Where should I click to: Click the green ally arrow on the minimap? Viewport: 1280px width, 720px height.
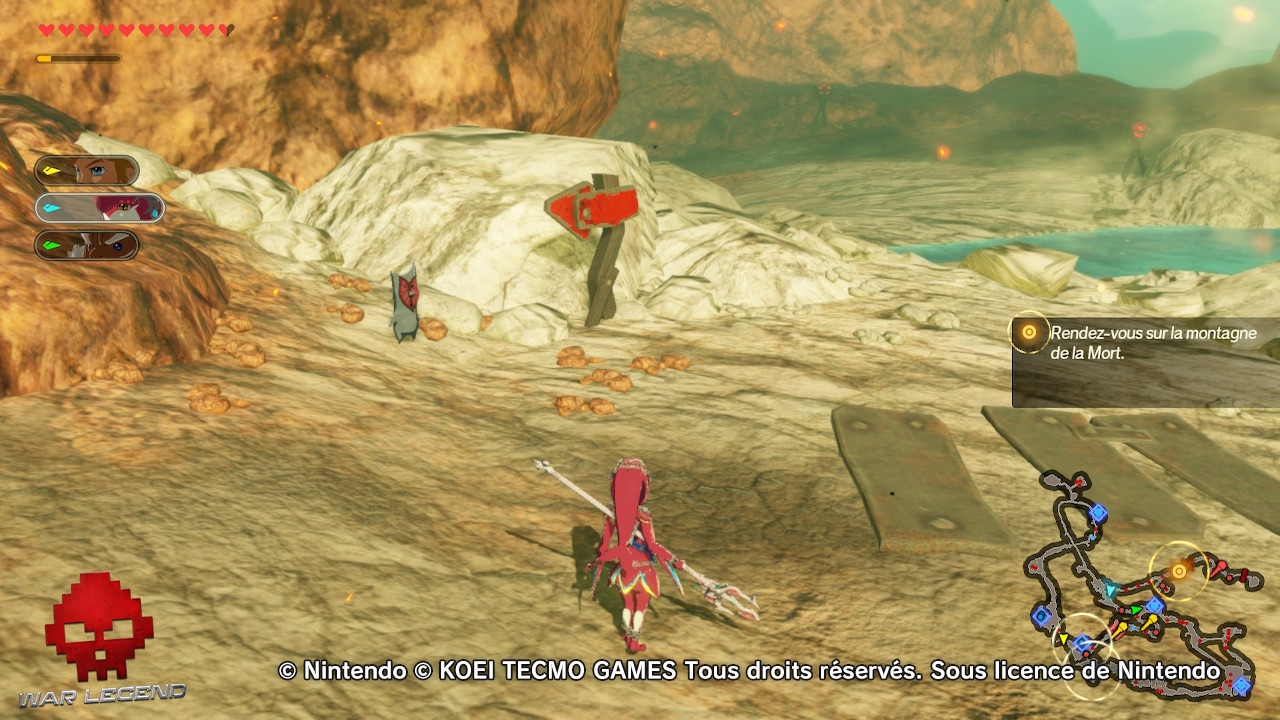pyautogui.click(x=1137, y=610)
